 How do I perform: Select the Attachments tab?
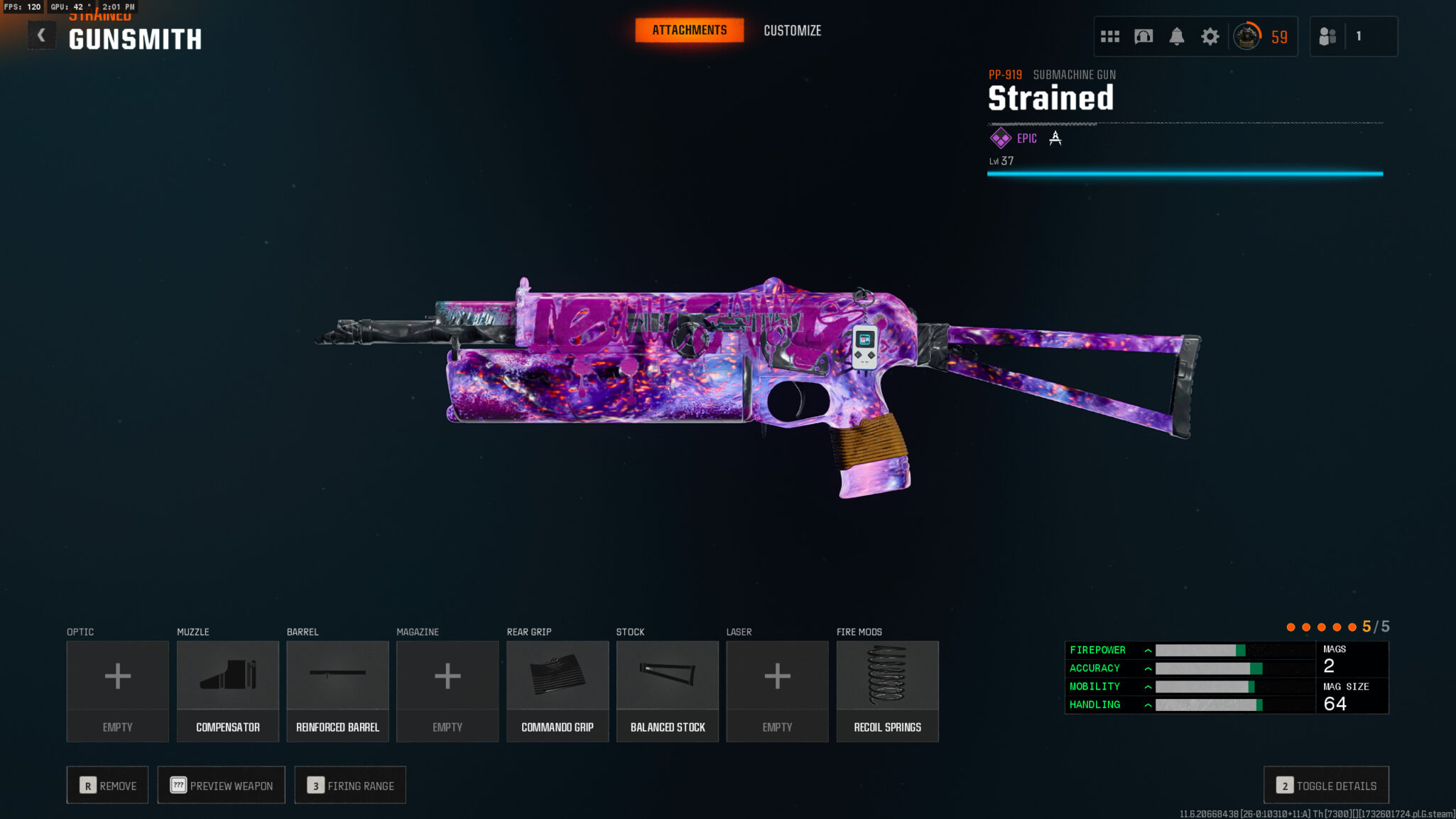689,31
